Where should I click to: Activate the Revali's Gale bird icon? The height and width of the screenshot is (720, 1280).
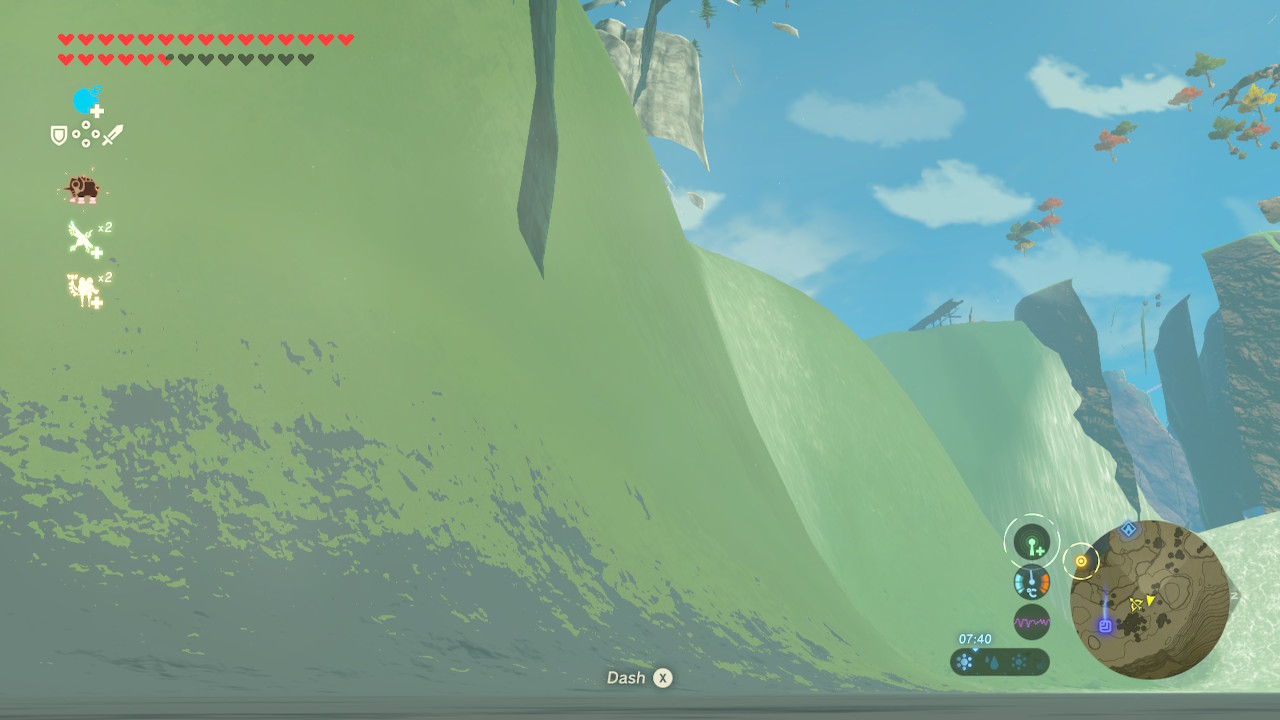pyautogui.click(x=84, y=239)
